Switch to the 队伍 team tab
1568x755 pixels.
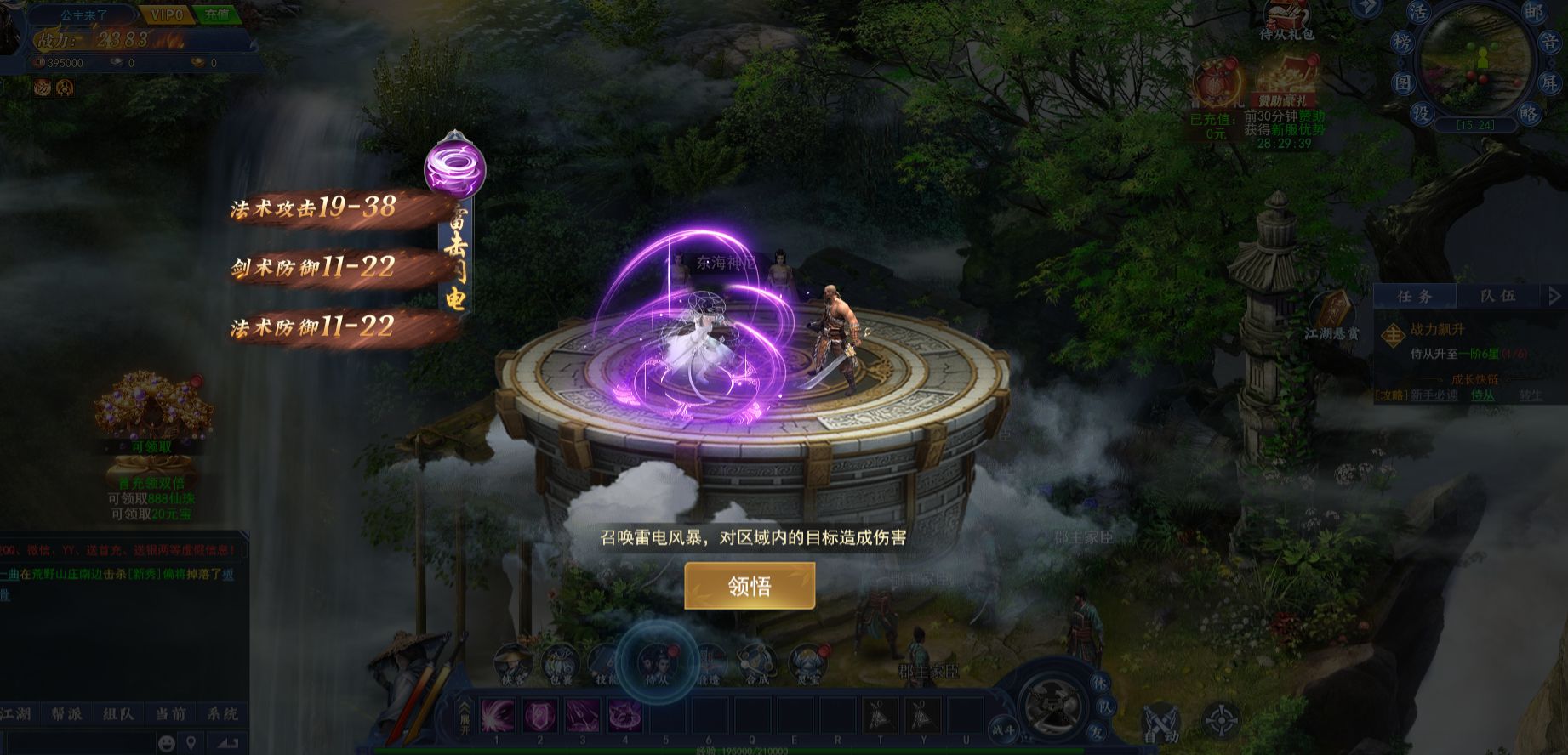point(1497,296)
